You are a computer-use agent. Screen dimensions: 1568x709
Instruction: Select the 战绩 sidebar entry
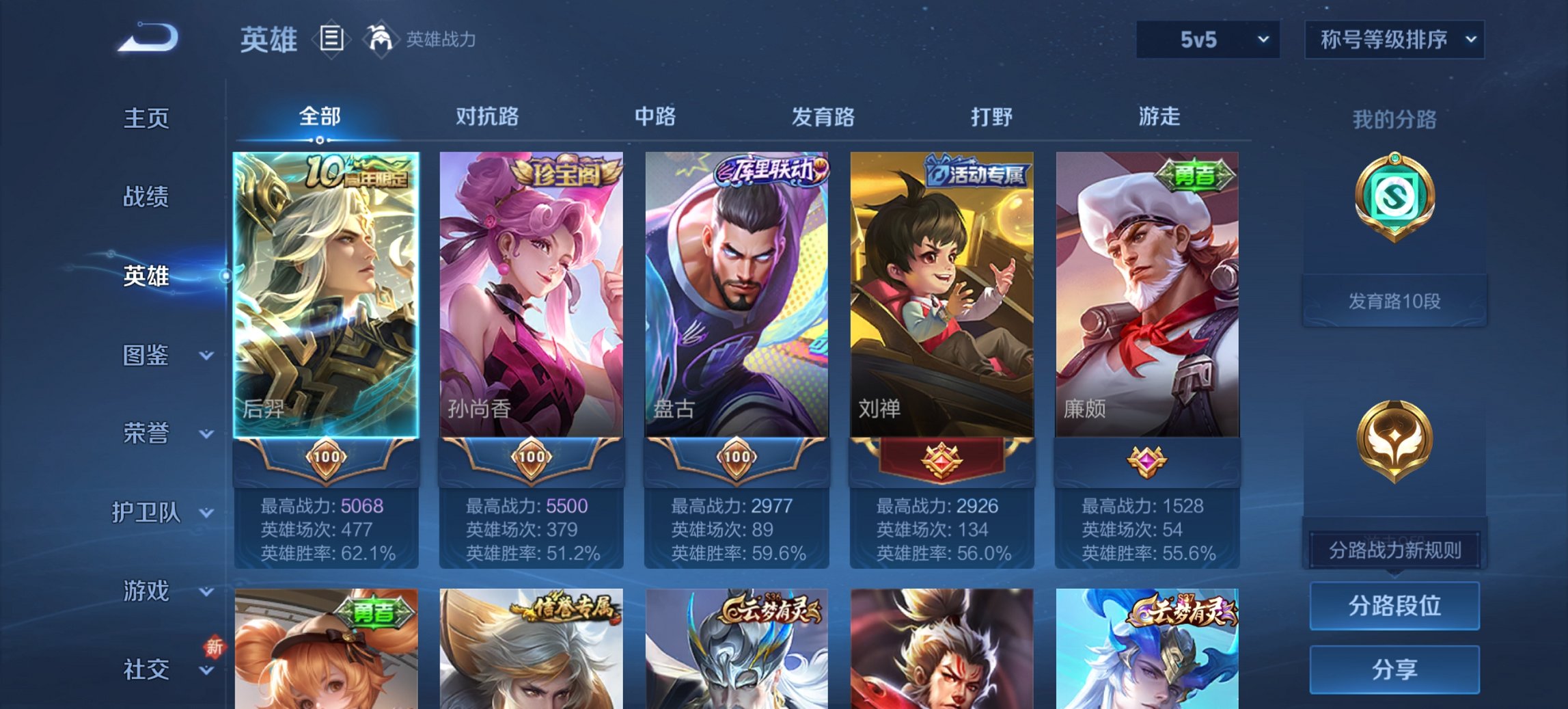click(147, 198)
